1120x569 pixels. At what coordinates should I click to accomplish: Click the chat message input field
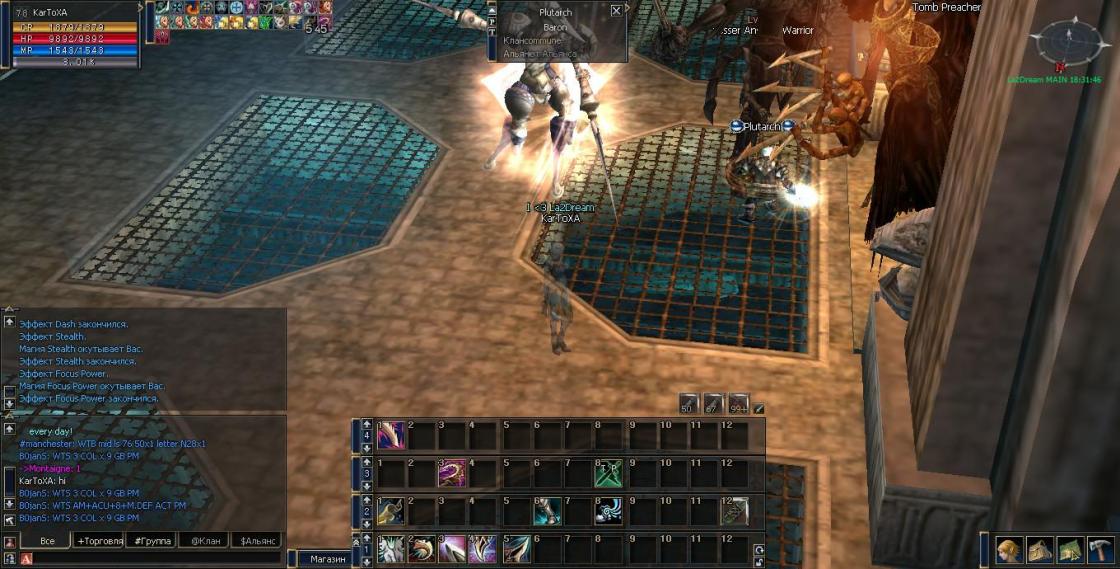point(150,559)
